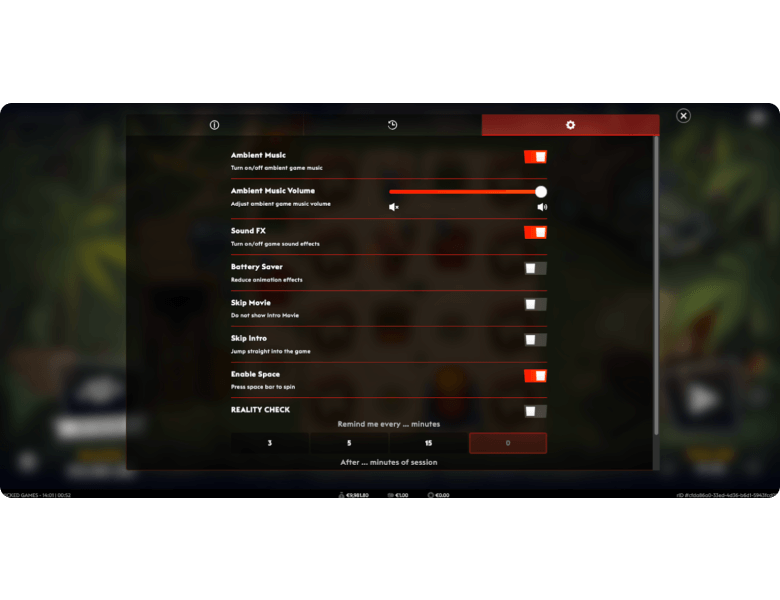Open the history tab with clock icon
Image resolution: width=780 pixels, height=600 pixels.
[x=392, y=125]
